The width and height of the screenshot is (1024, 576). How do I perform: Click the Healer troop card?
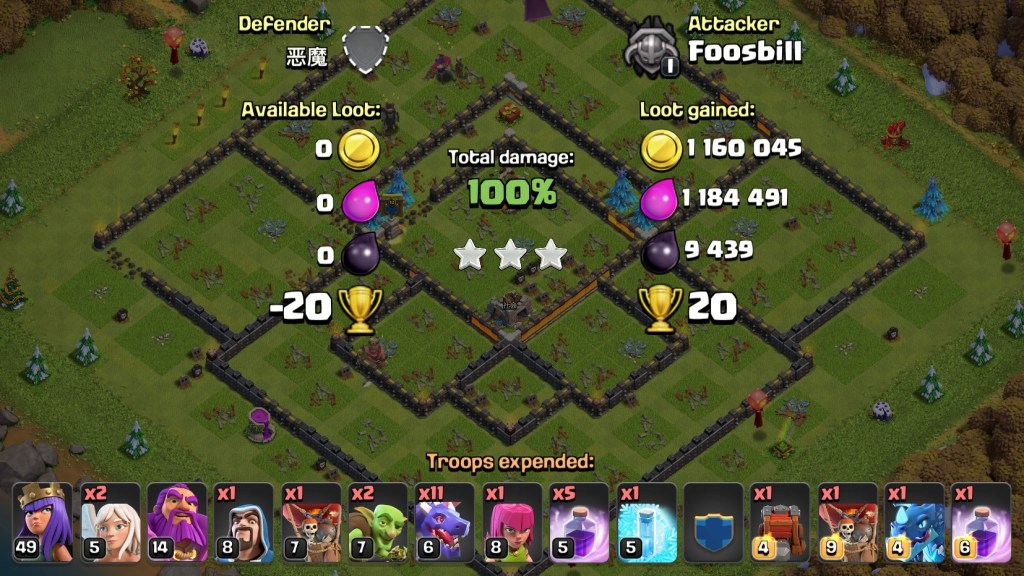(x=110, y=522)
